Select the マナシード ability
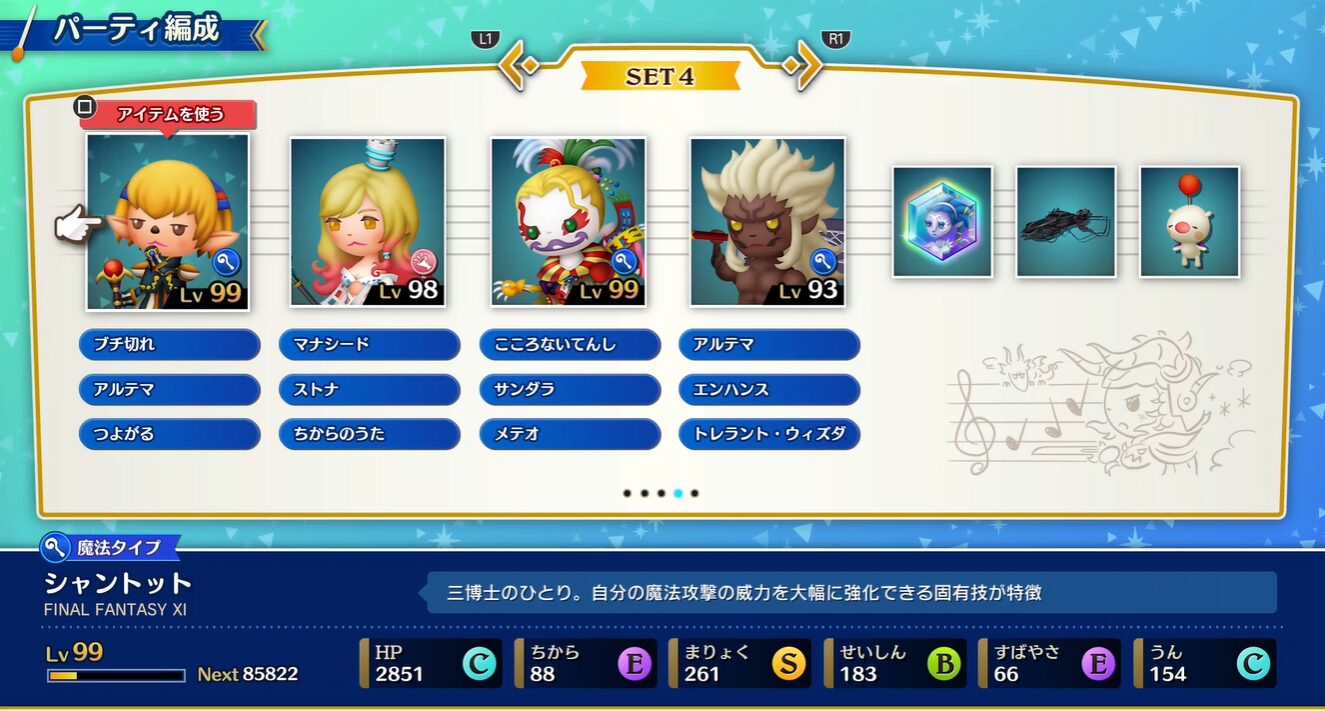Viewport: 1325px width, 711px height. pyautogui.click(x=369, y=345)
